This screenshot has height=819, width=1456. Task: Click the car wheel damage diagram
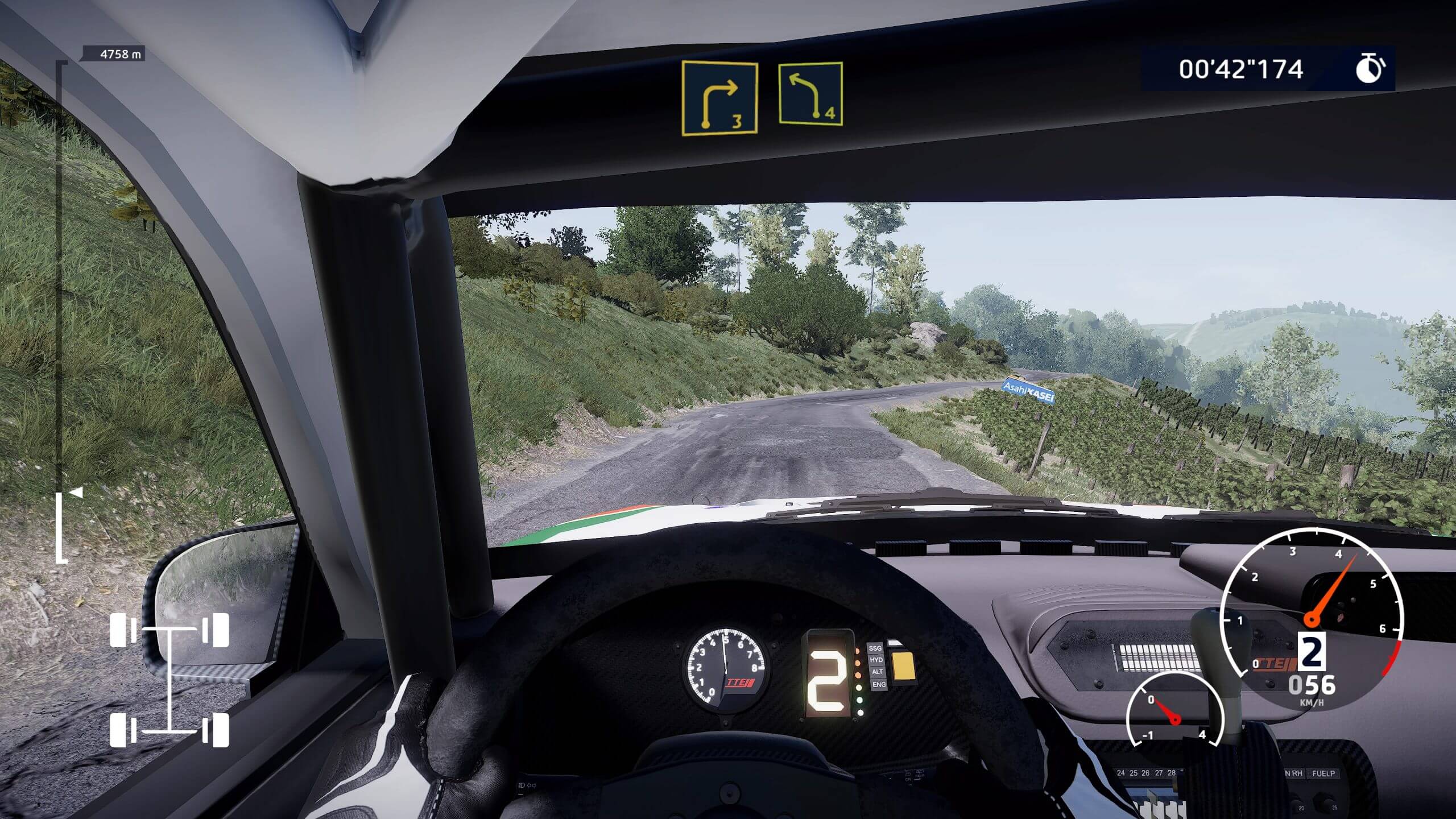pyautogui.click(x=169, y=679)
